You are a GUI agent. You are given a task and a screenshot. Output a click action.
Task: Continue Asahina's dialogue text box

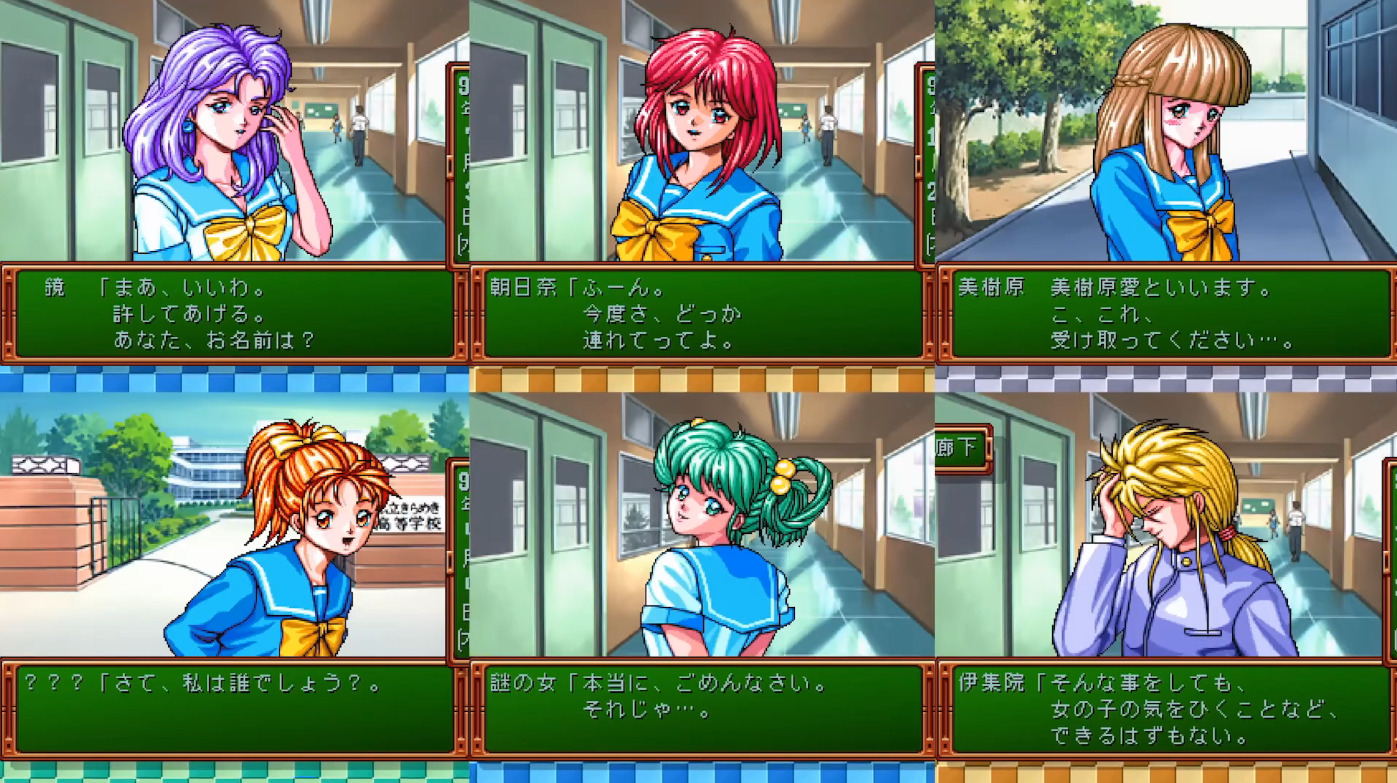tap(701, 314)
